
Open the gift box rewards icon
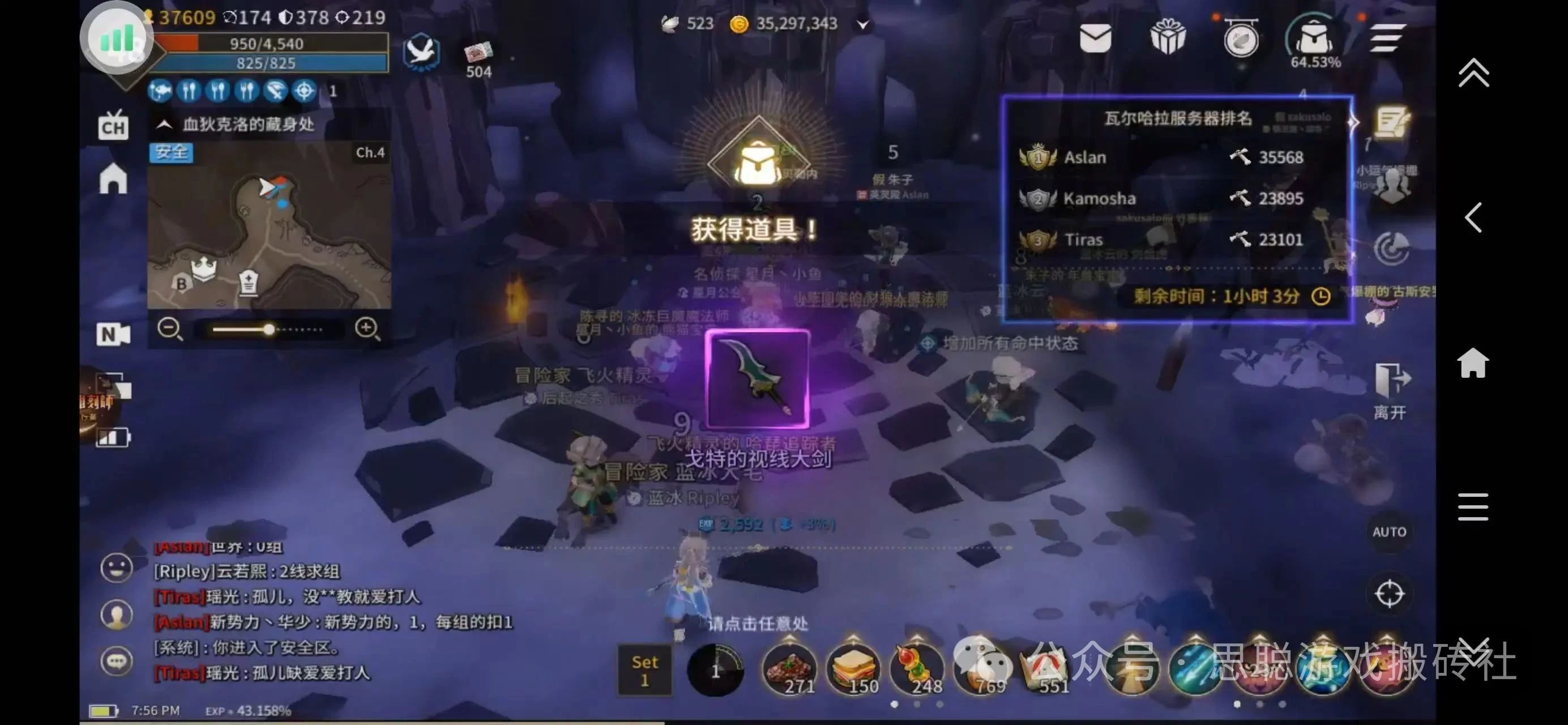click(x=1169, y=39)
